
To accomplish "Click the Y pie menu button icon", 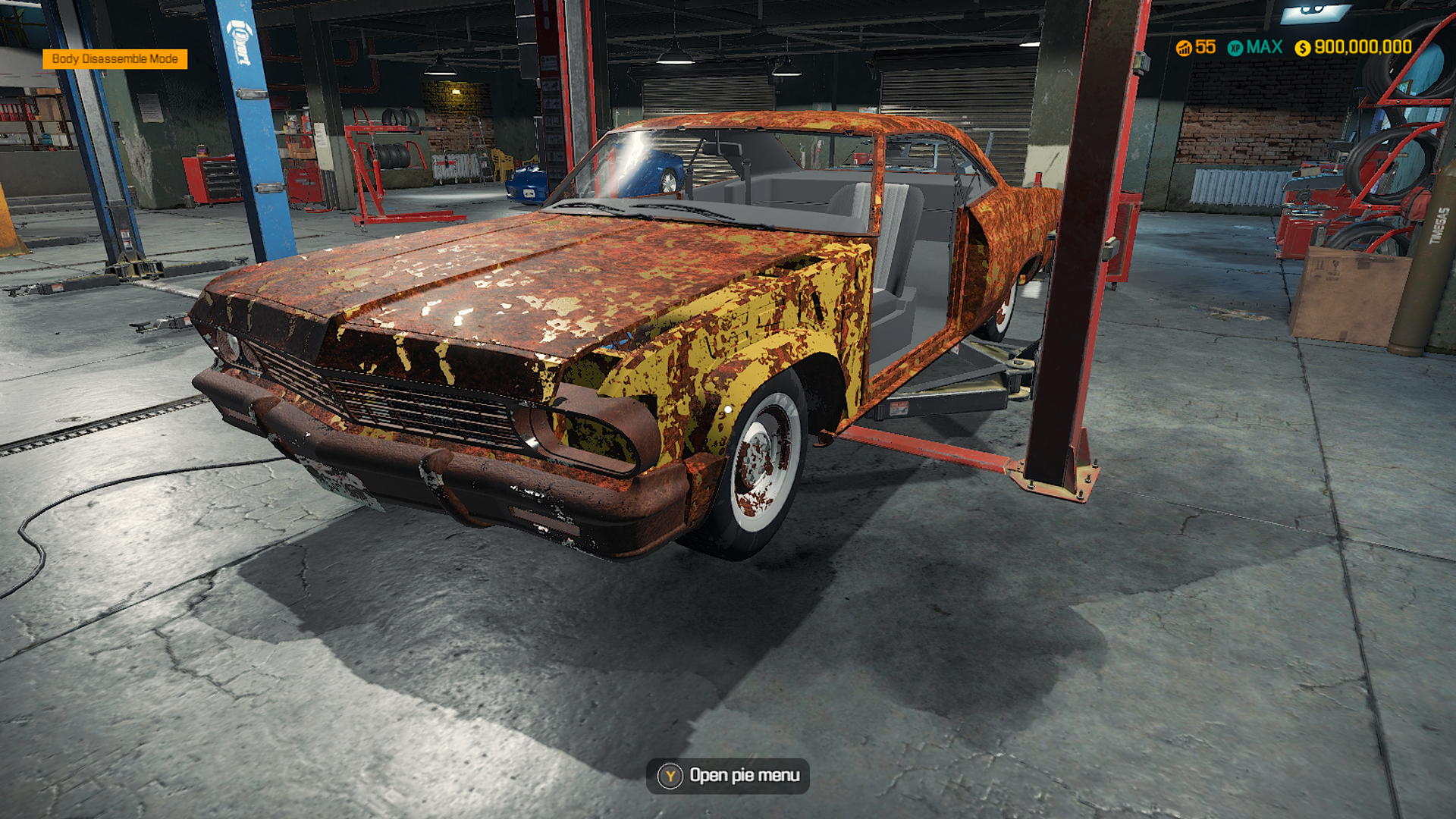I will [x=672, y=776].
